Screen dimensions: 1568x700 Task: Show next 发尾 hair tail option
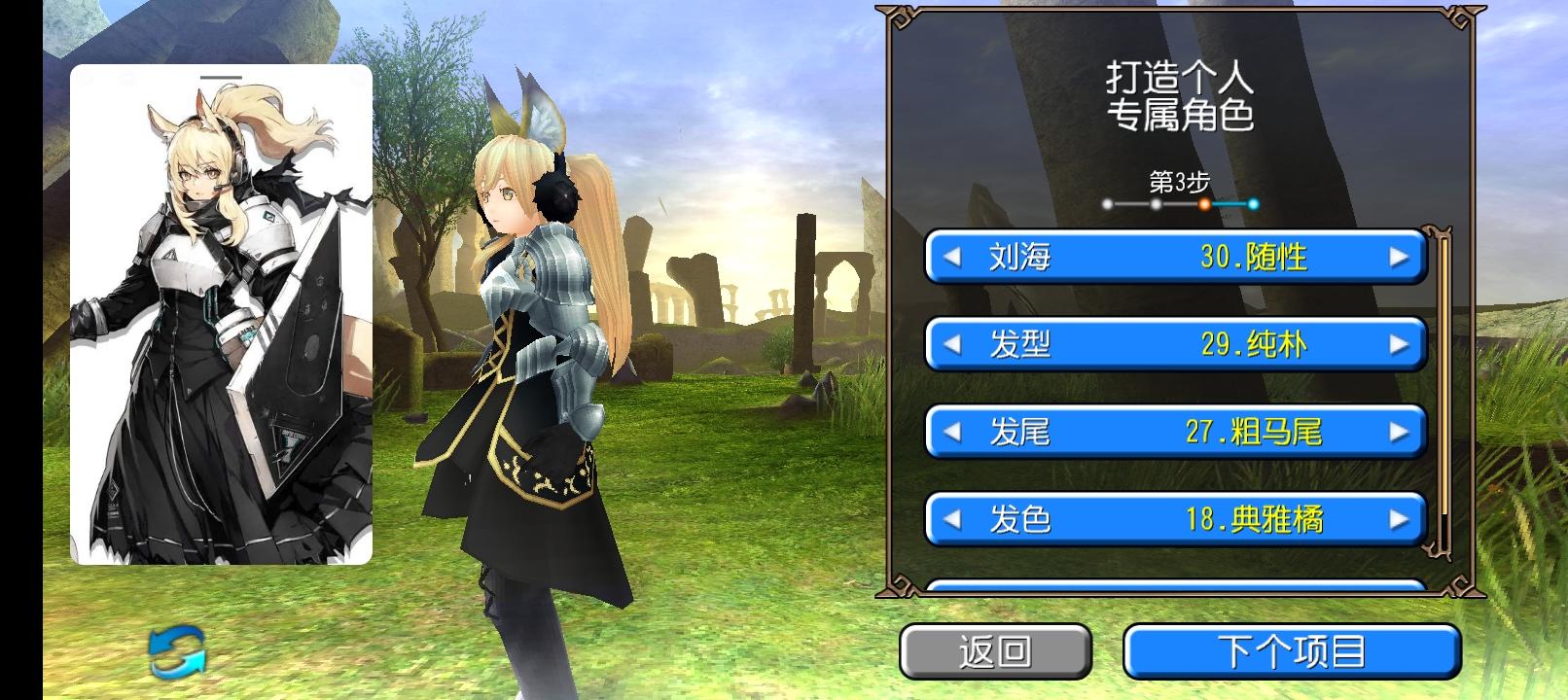click(1398, 433)
